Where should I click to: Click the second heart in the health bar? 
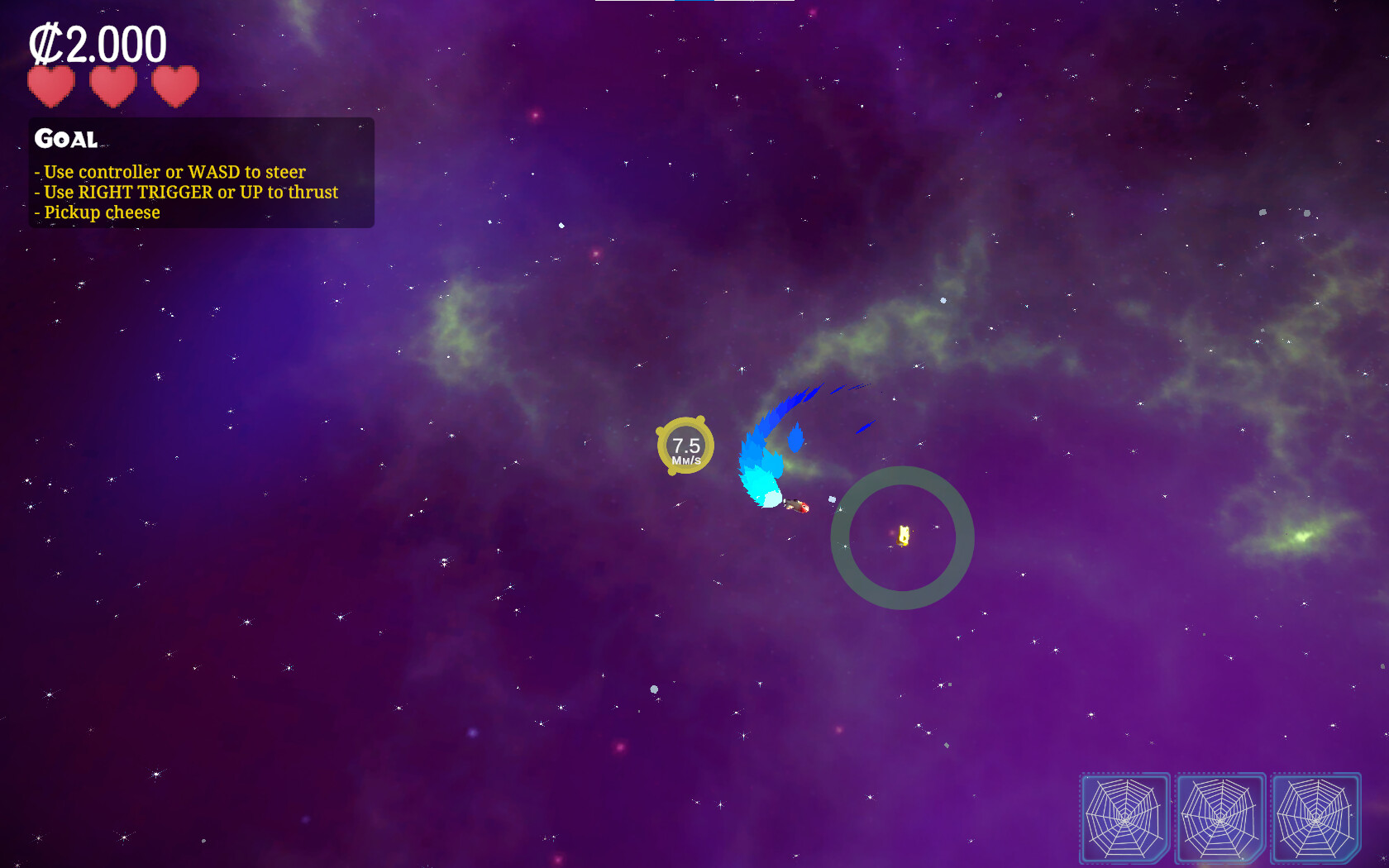tap(113, 86)
